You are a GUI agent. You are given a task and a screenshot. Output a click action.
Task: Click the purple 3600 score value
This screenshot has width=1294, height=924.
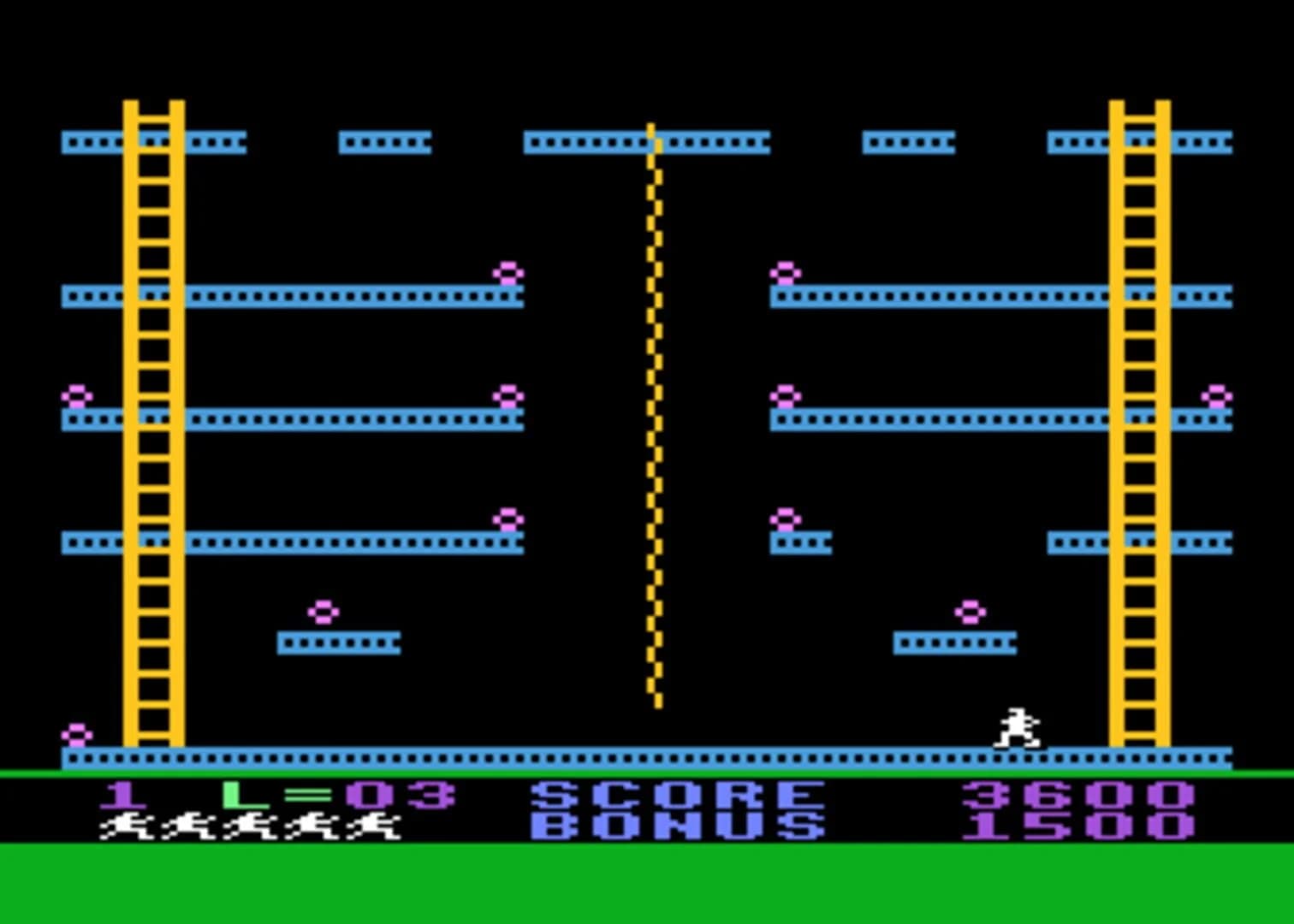click(x=1077, y=794)
